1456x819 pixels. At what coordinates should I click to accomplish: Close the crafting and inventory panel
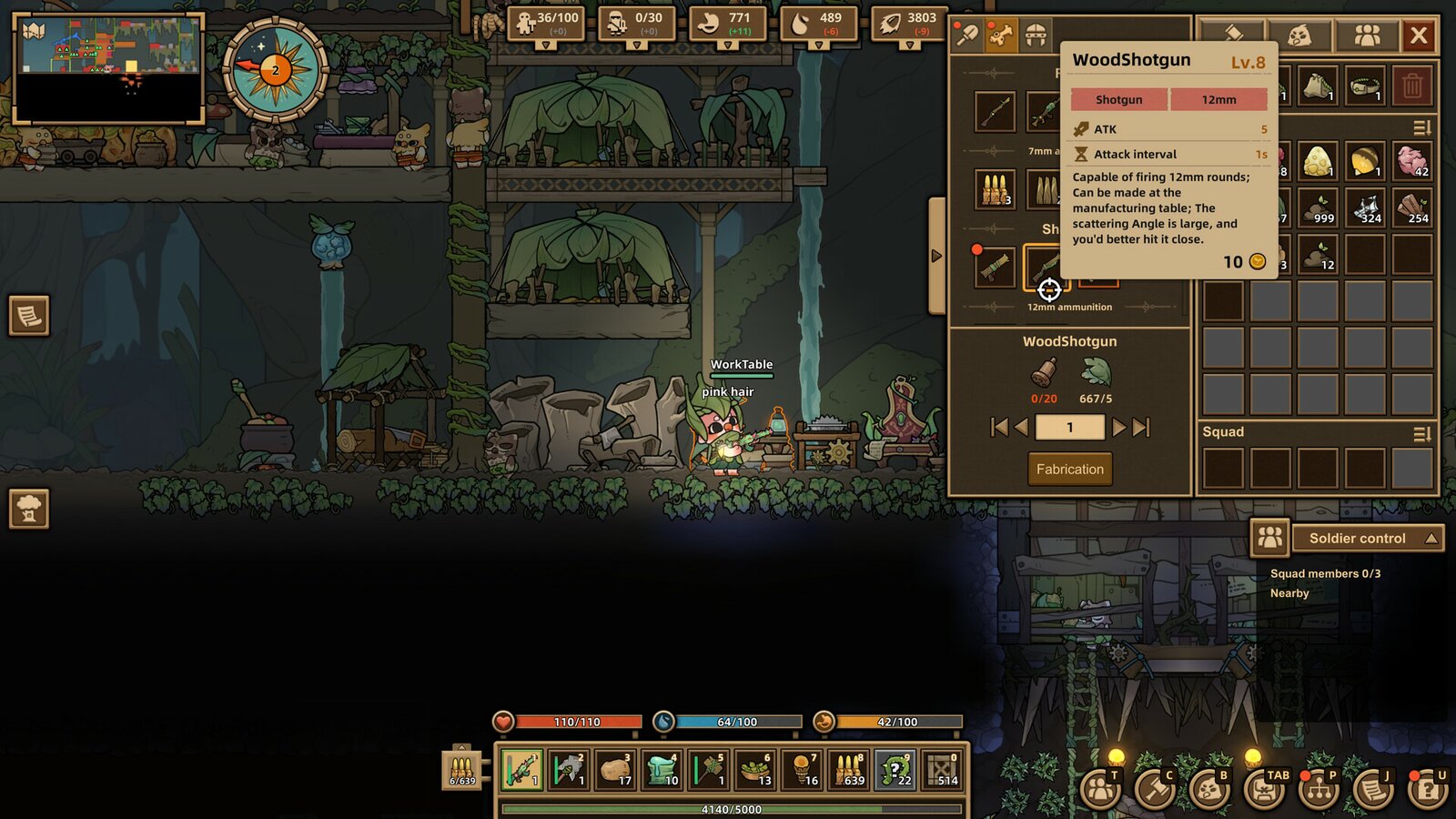coord(1418,36)
